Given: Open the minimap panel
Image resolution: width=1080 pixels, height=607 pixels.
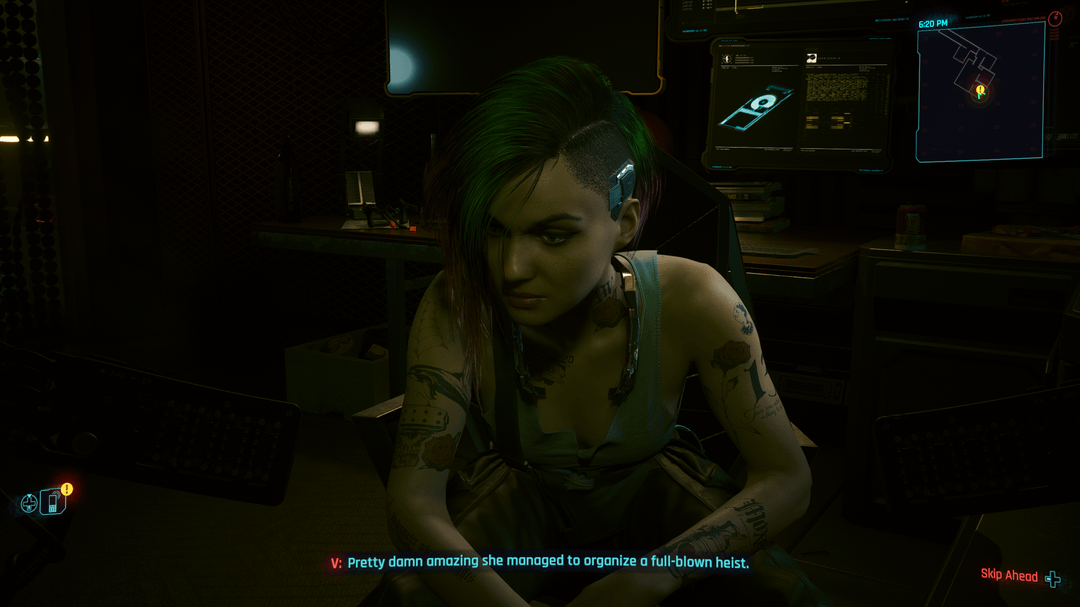Looking at the screenshot, I should tap(980, 92).
